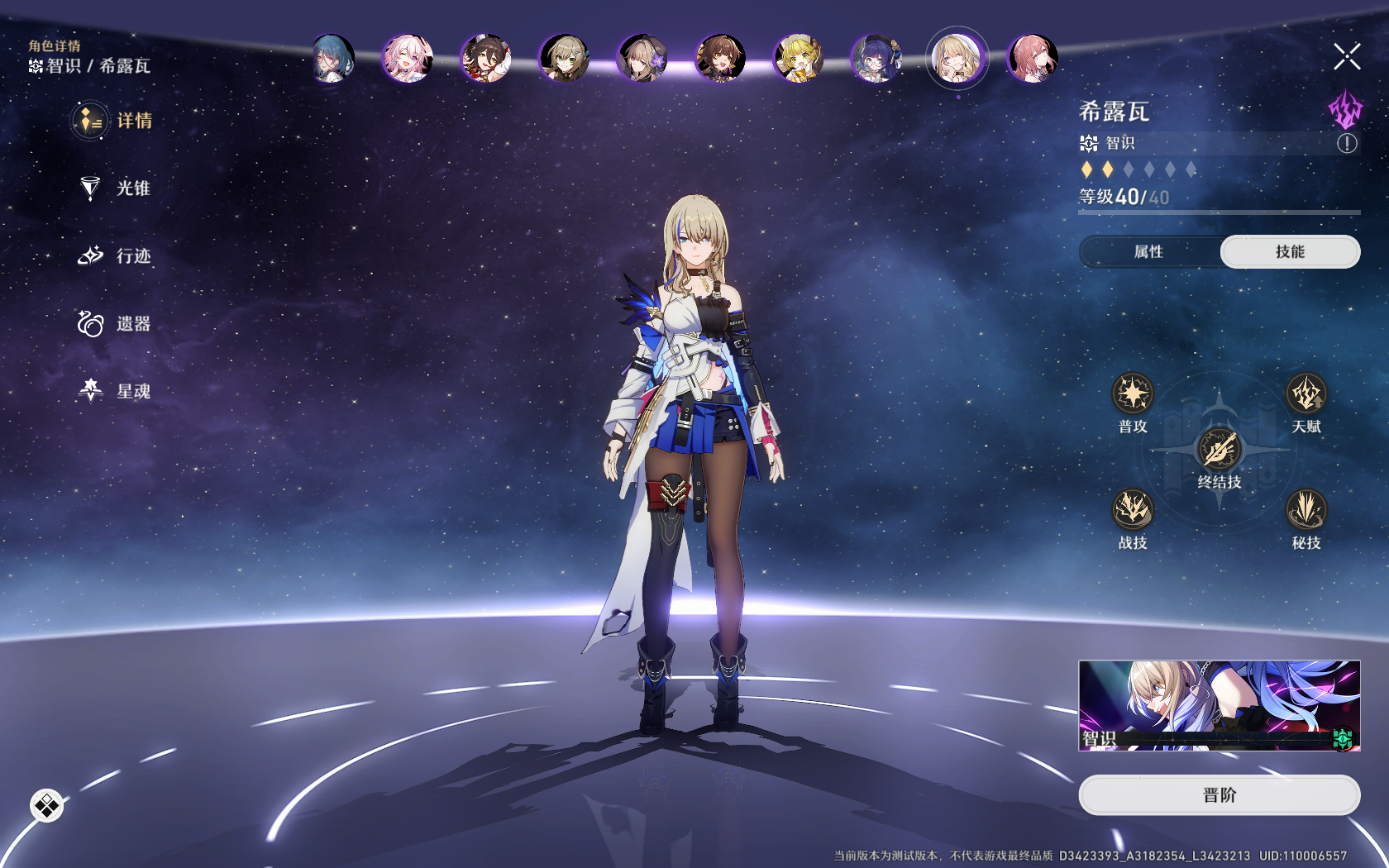The height and width of the screenshot is (868, 1389).
Task: View the 普攻 basic attack skill
Action: coord(1133,393)
